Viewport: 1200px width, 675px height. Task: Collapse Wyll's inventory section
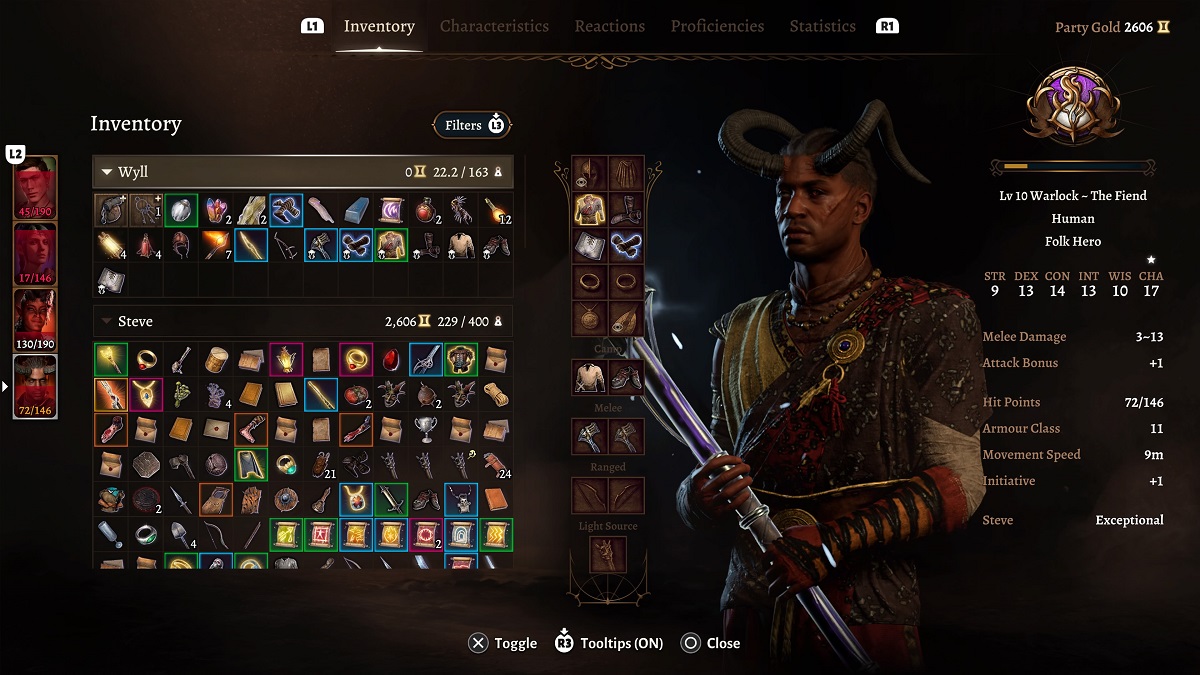[107, 172]
